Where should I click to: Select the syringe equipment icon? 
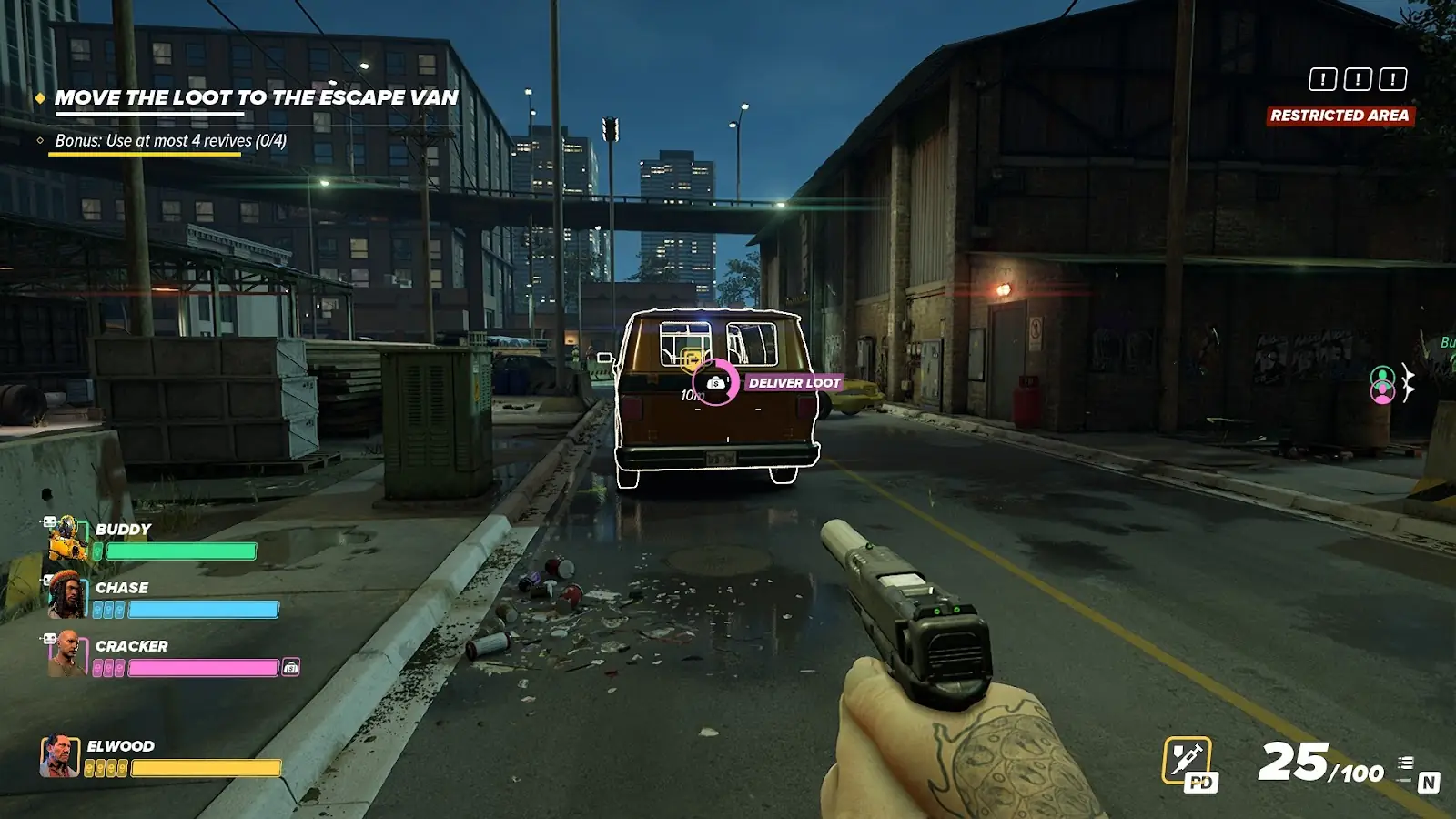(x=1188, y=759)
